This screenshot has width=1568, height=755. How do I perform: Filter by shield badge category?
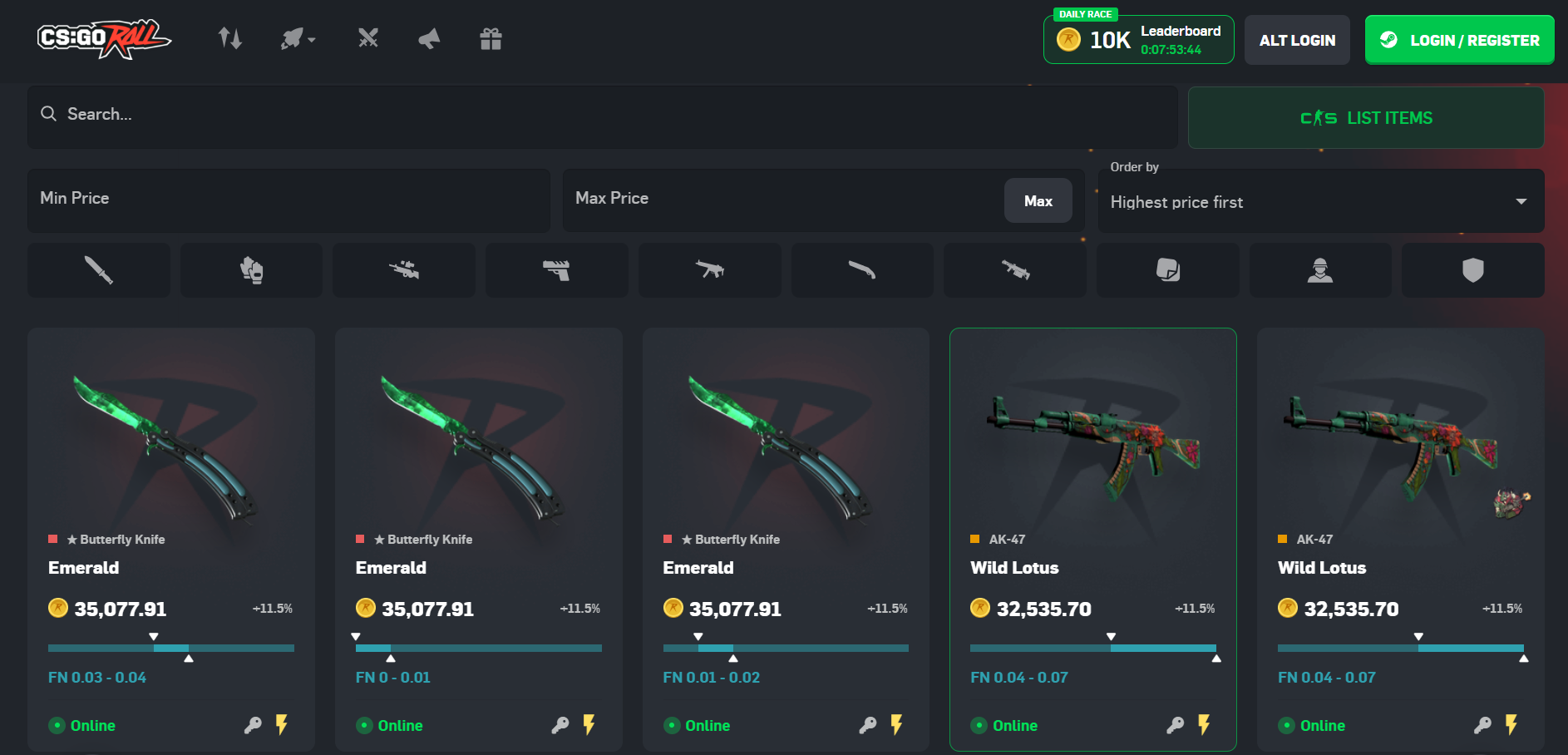[x=1472, y=270]
